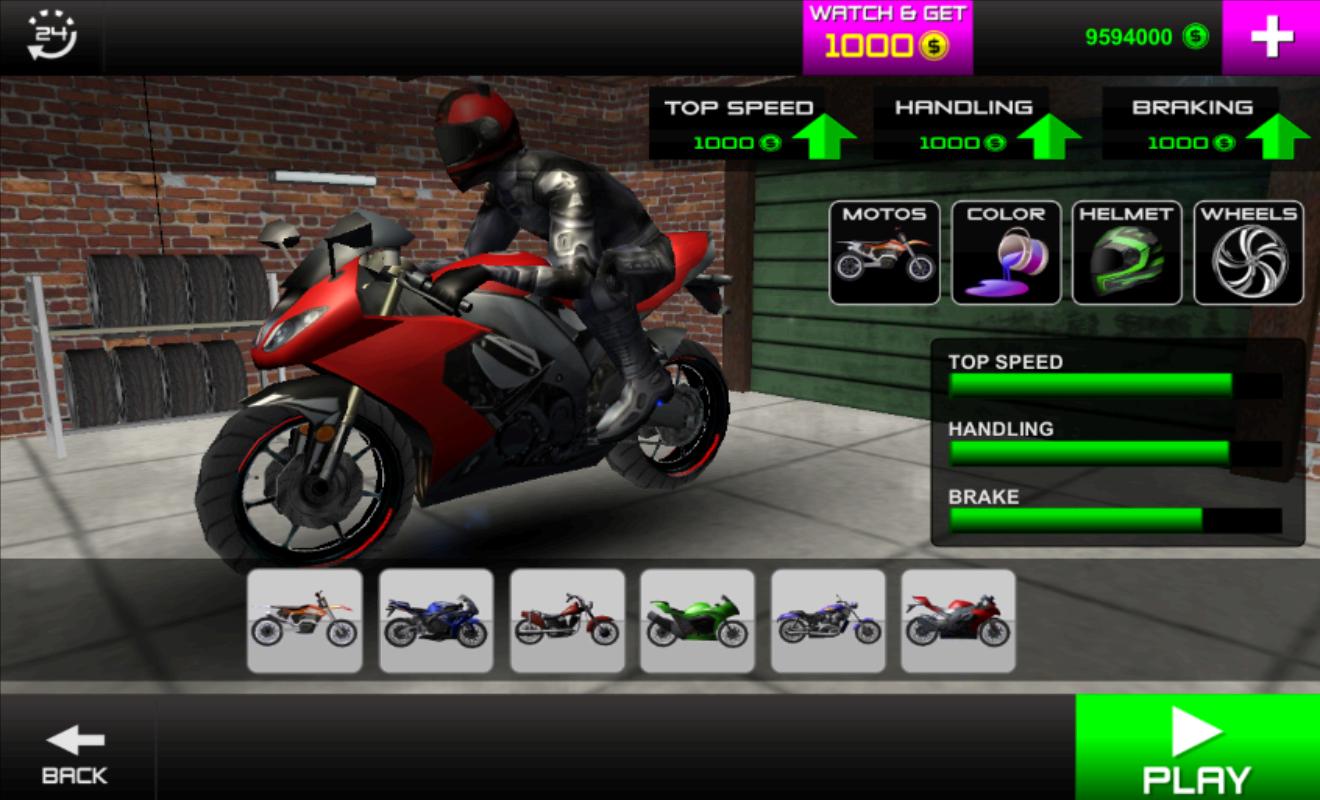Open the Motos category
The width and height of the screenshot is (1320, 800).
coord(884,248)
